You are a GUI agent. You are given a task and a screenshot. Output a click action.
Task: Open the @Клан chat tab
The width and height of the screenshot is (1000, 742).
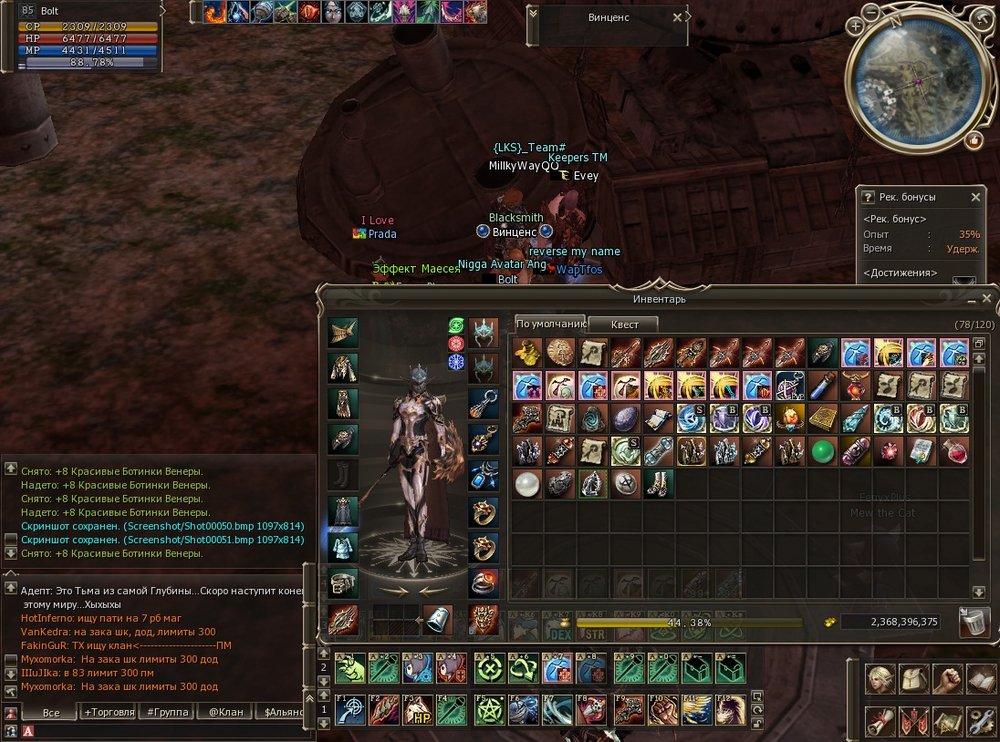tap(225, 712)
